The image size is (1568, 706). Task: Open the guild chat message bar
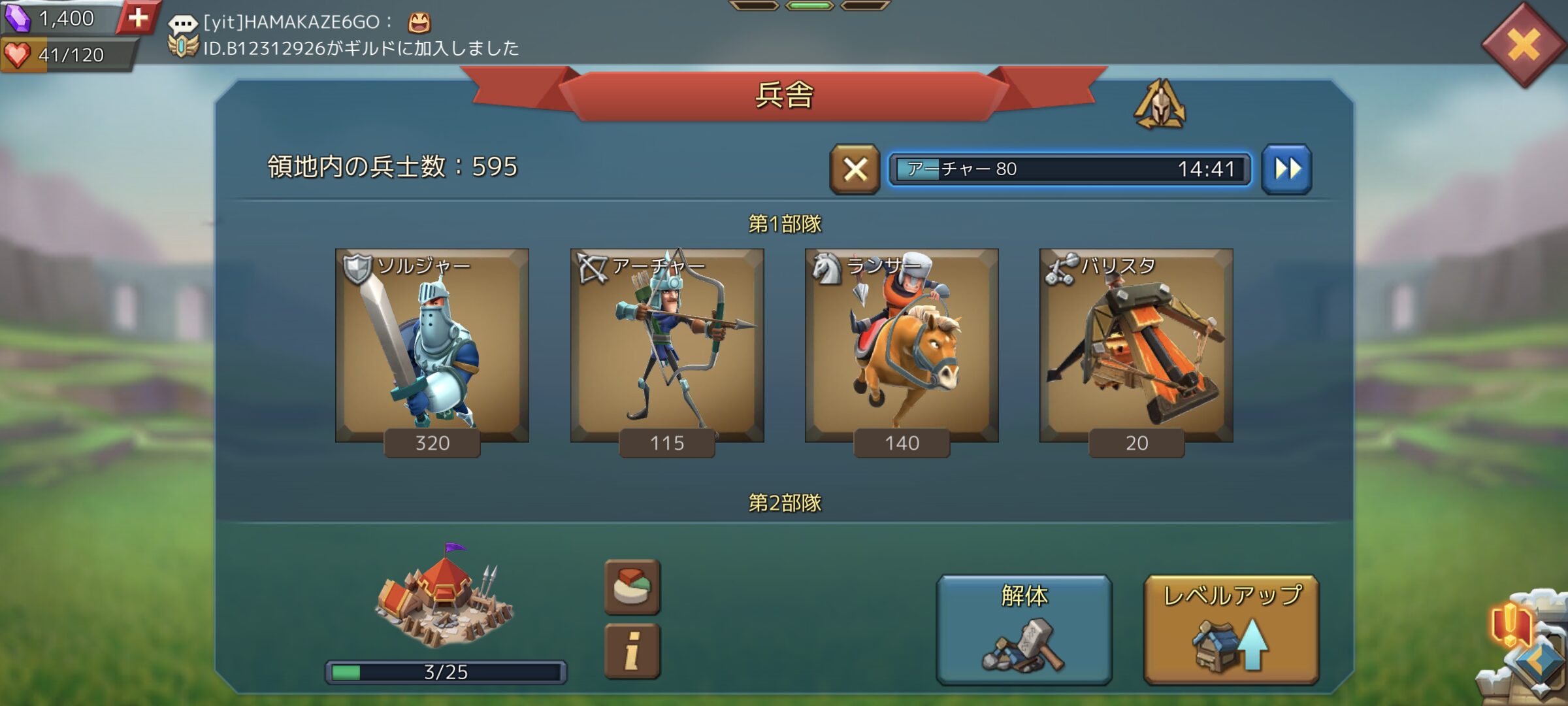346,34
